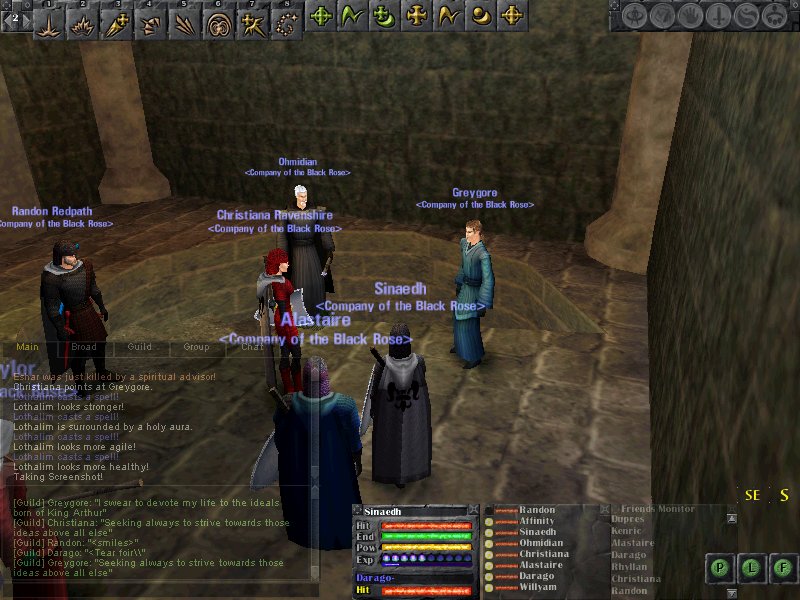This screenshot has height=600, width=800.
Task: Select the yellow crescent spell icon
Action: [481, 16]
